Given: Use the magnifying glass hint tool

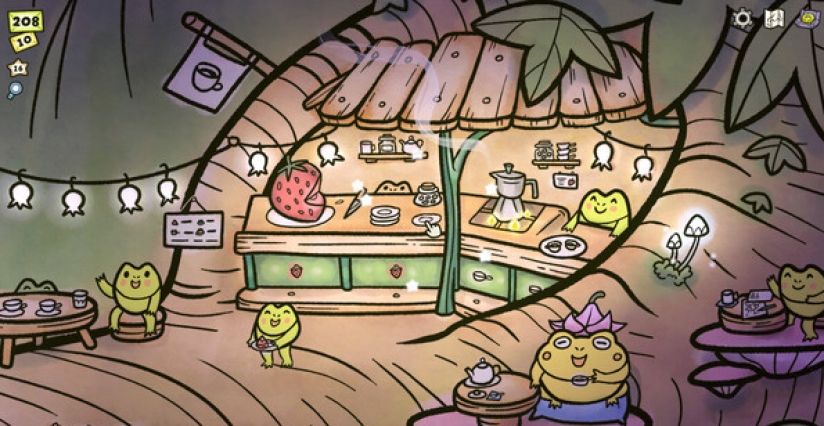Looking at the screenshot, I should click(x=15, y=90).
